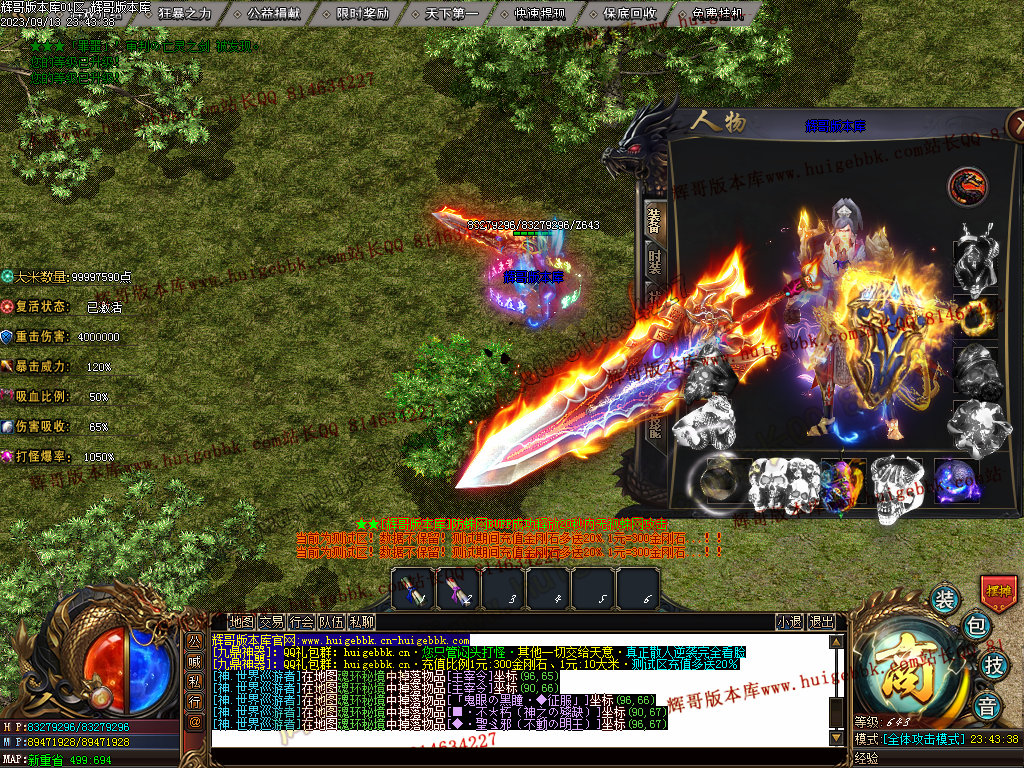Select the purple orb equipment slot
Screen dimensions: 1024x768
click(955, 481)
